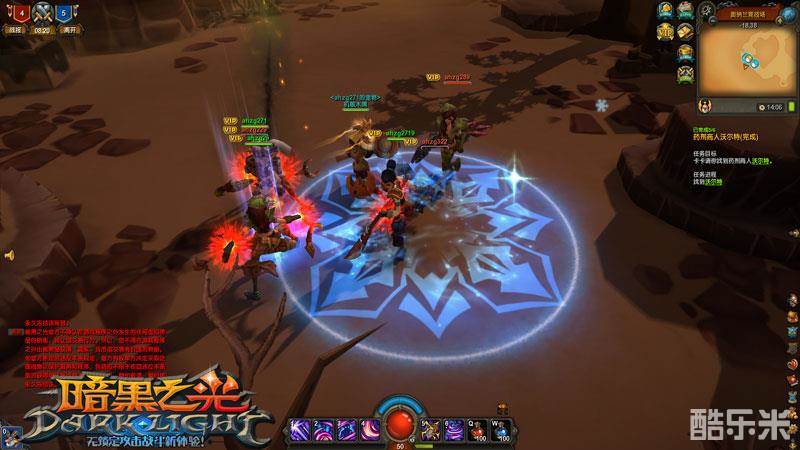The image size is (800, 450).
Task: Drink the red health potion in slot Q
Action: coord(478,427)
